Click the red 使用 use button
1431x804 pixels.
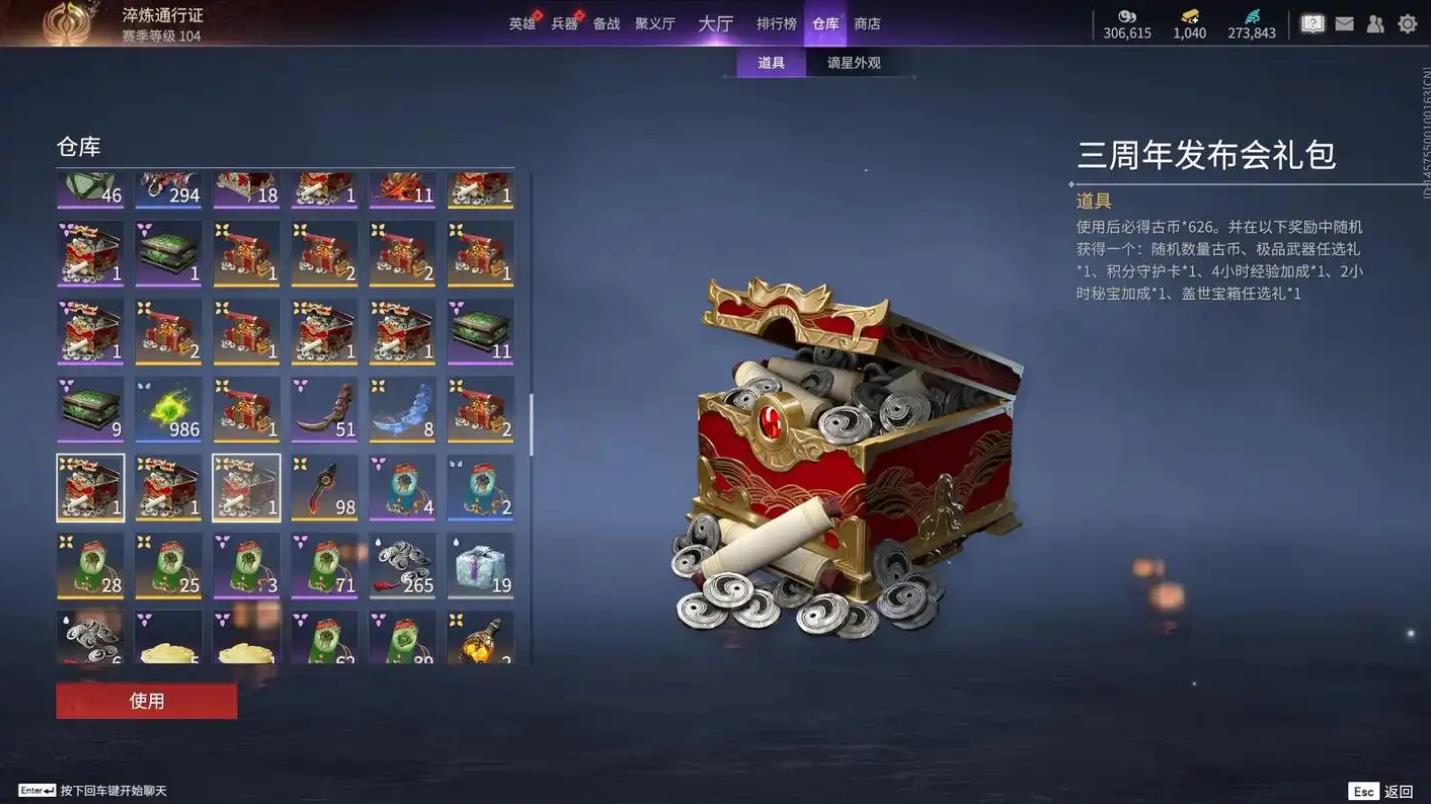point(147,701)
